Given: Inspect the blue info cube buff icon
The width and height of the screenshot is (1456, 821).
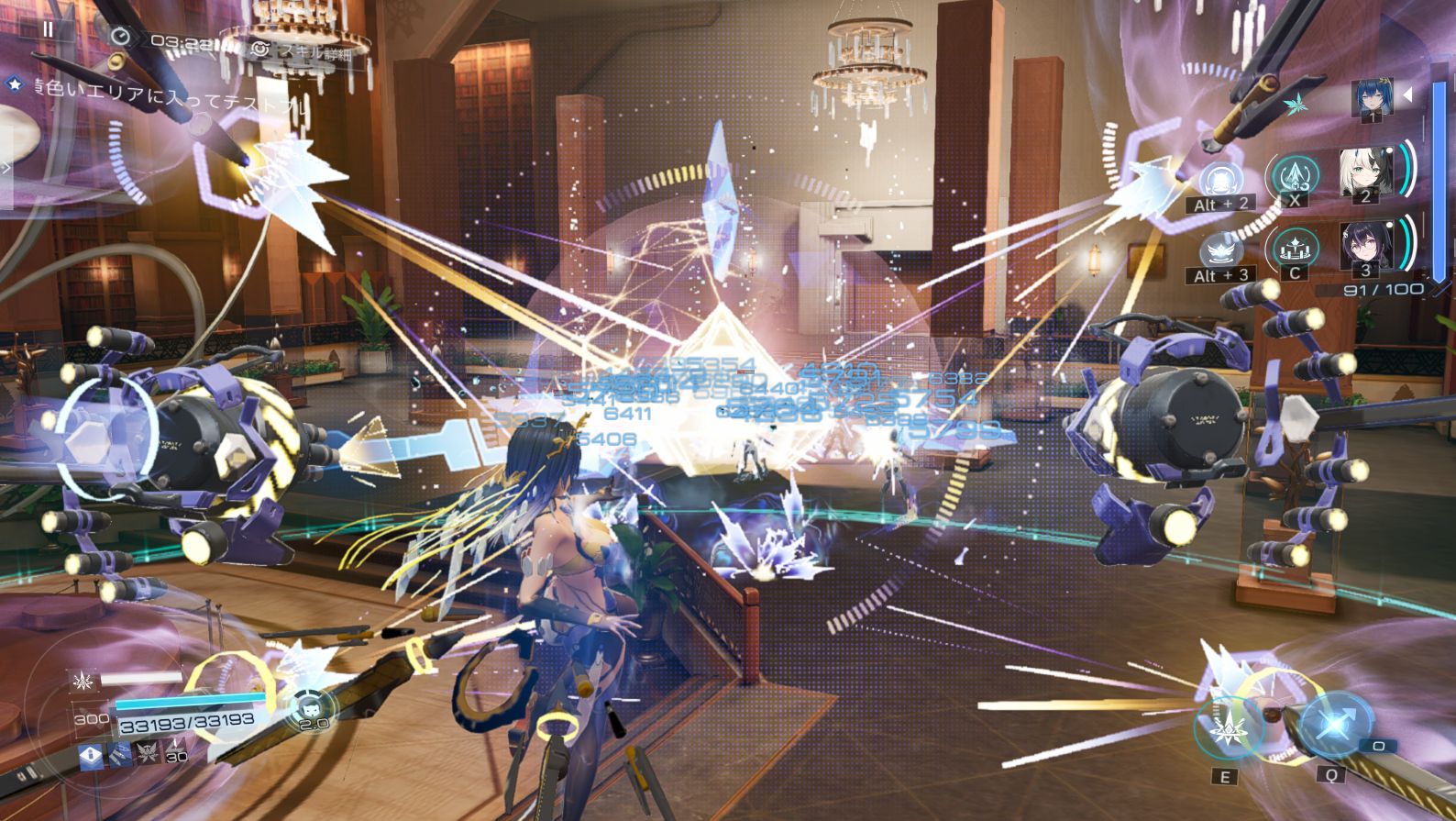Looking at the screenshot, I should click(x=92, y=756).
